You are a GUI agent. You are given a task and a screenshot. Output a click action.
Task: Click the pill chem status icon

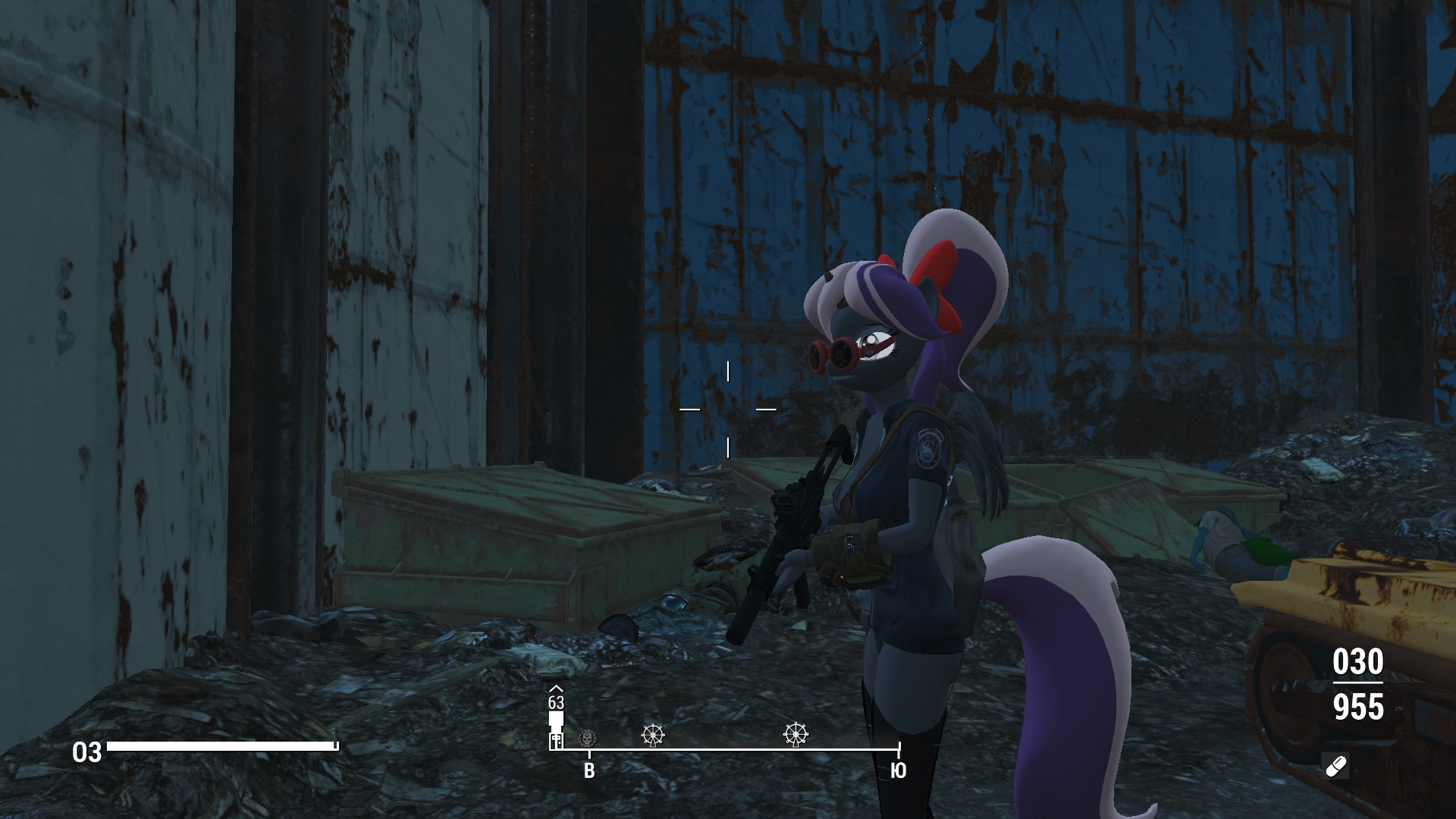pyautogui.click(x=1335, y=767)
